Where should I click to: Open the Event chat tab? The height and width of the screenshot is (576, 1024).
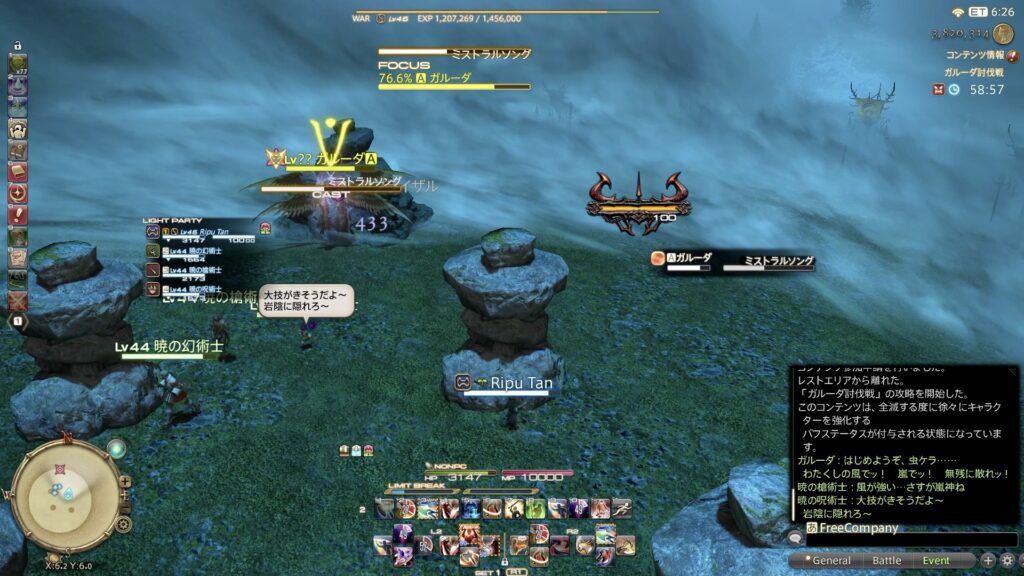[x=936, y=561]
